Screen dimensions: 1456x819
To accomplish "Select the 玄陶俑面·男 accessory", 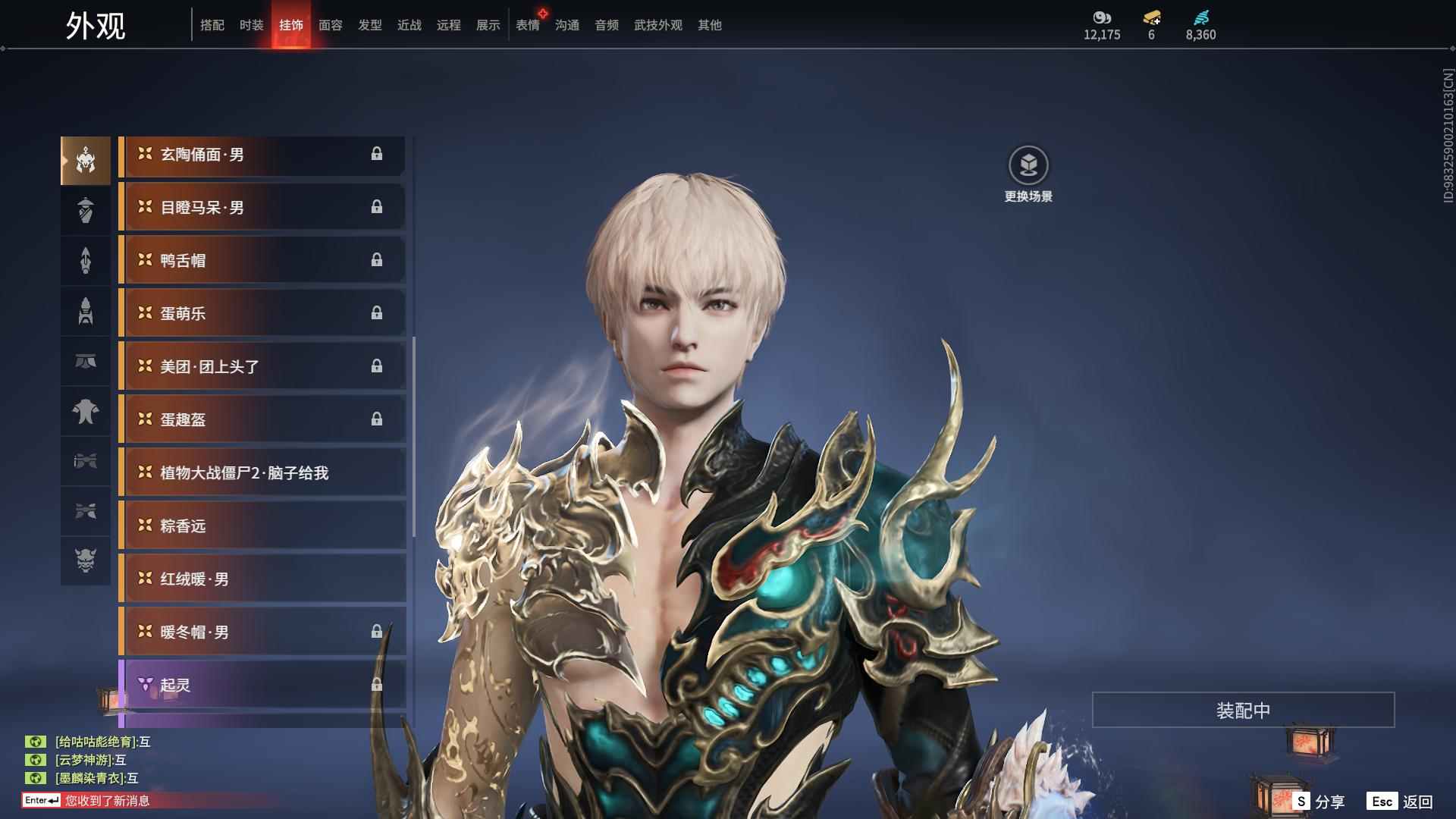I will click(x=262, y=155).
